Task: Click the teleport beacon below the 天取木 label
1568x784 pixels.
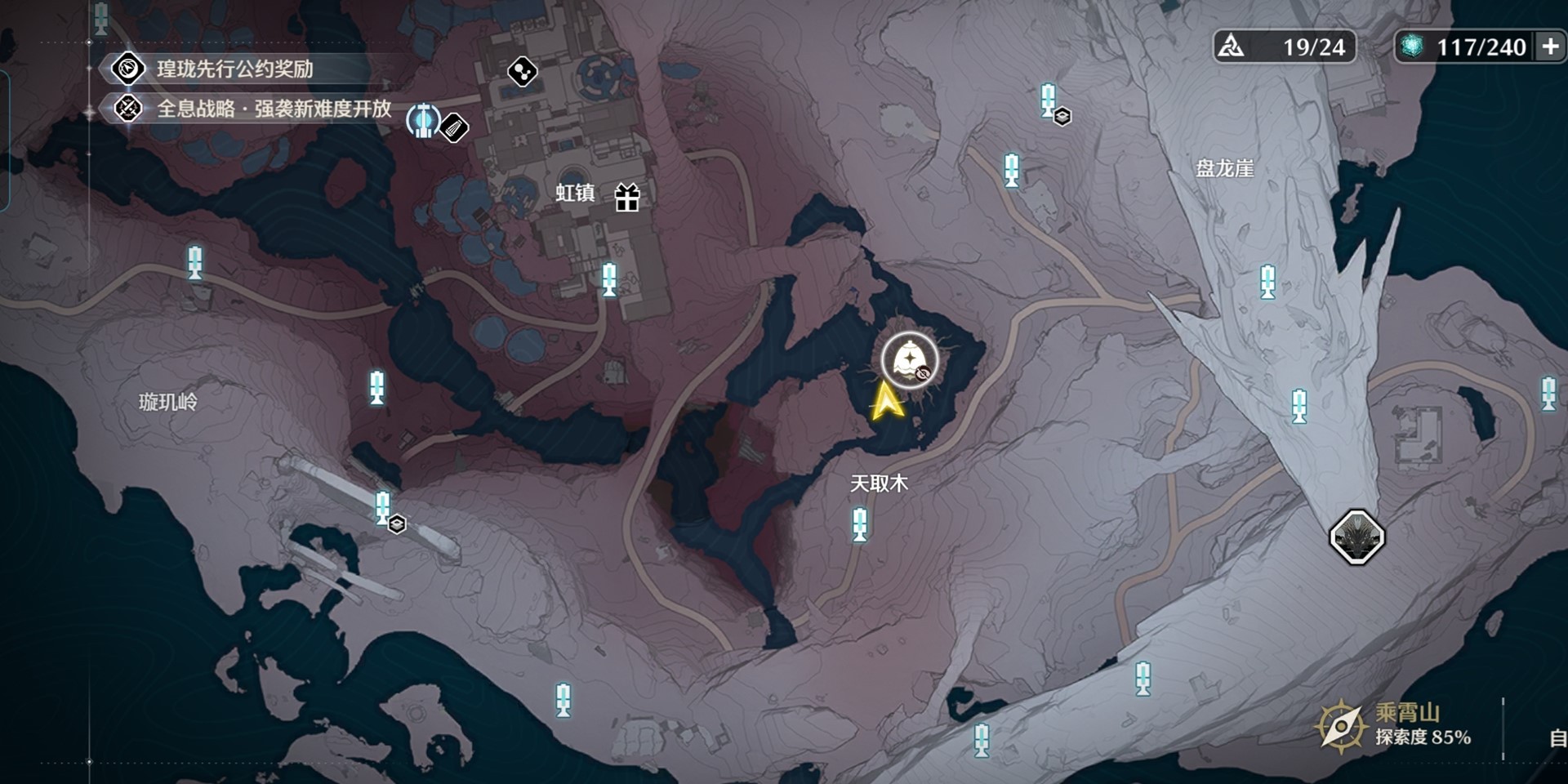Action: pyautogui.click(x=859, y=523)
